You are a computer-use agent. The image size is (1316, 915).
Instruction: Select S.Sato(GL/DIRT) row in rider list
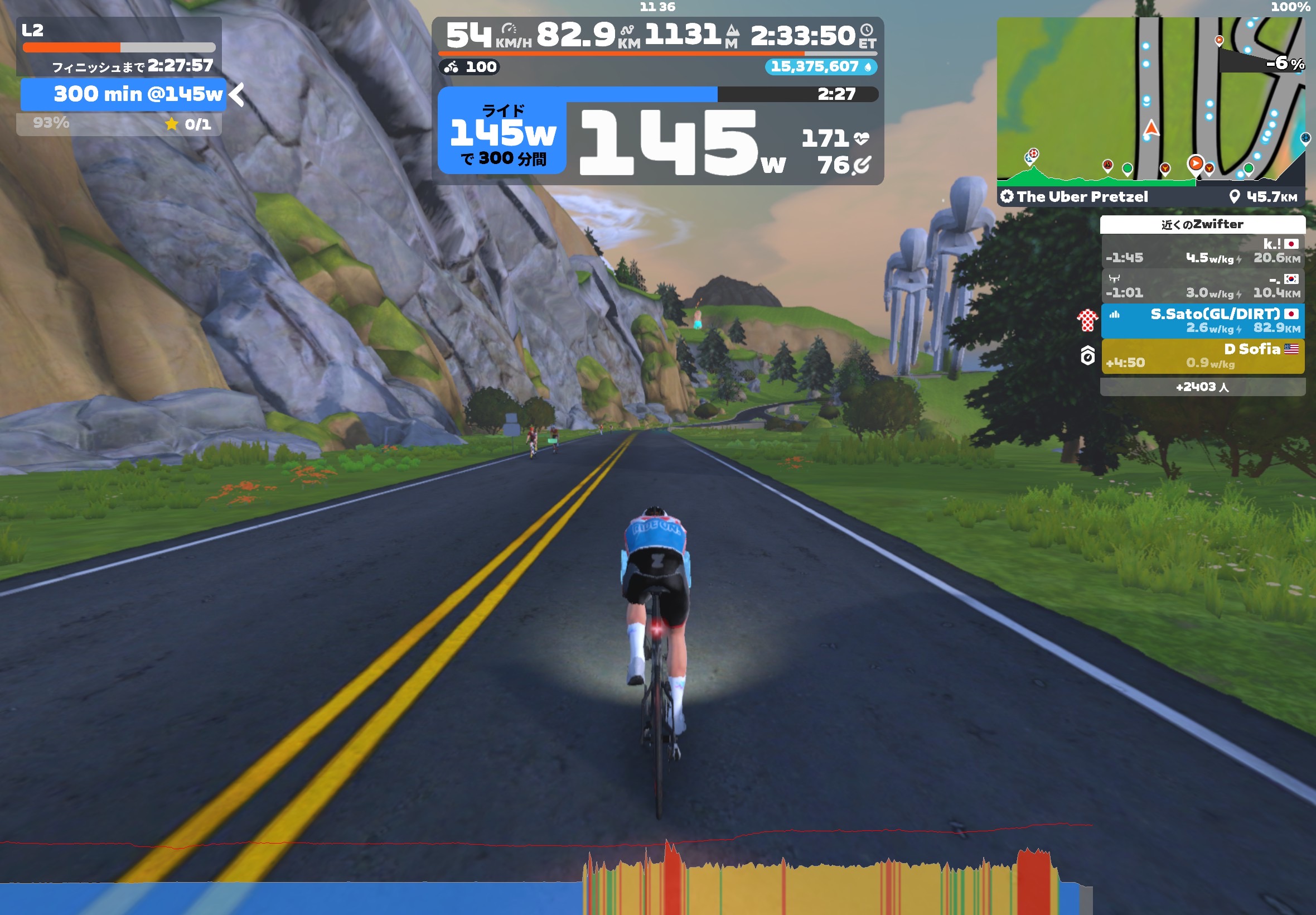pyautogui.click(x=1202, y=320)
